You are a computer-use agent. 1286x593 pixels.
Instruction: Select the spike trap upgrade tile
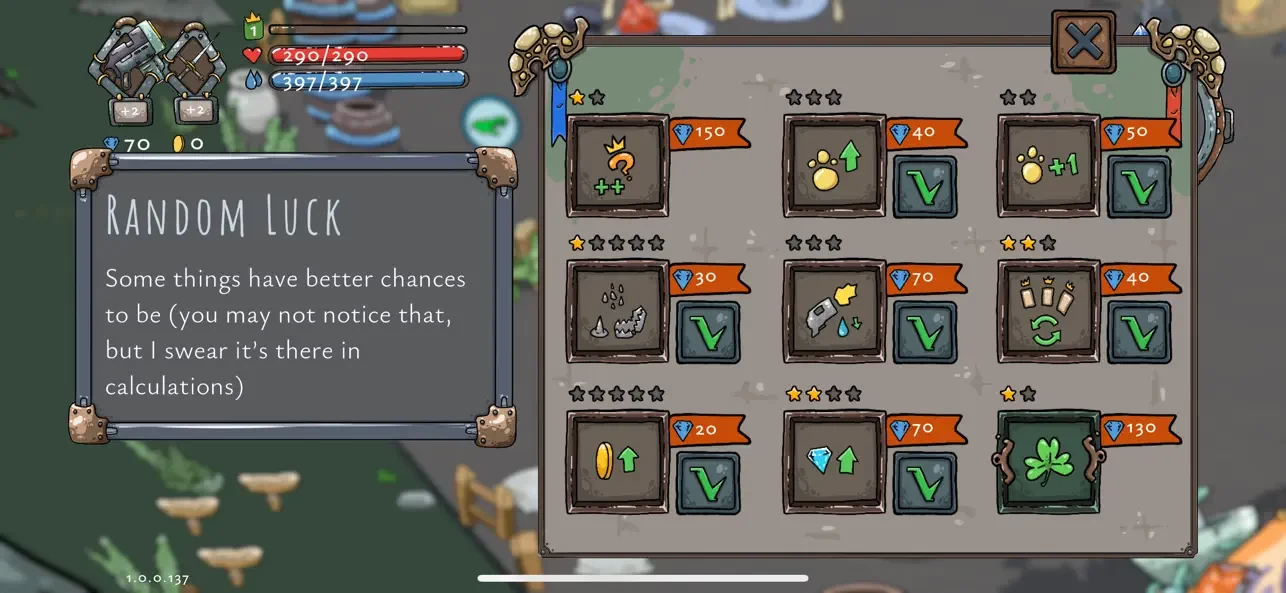pyautogui.click(x=617, y=312)
